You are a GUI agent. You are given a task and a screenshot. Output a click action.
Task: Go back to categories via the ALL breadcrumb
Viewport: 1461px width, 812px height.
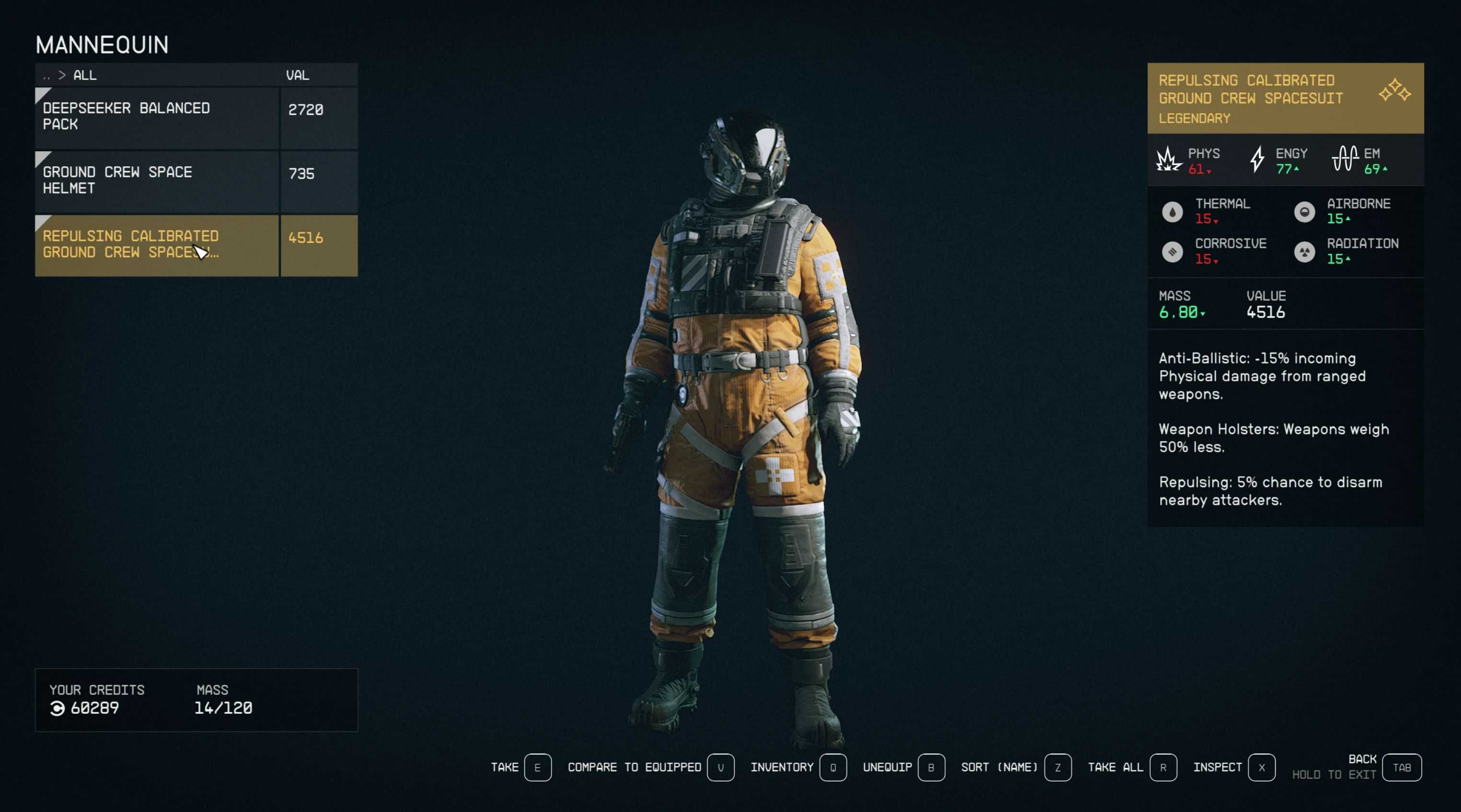(x=84, y=75)
